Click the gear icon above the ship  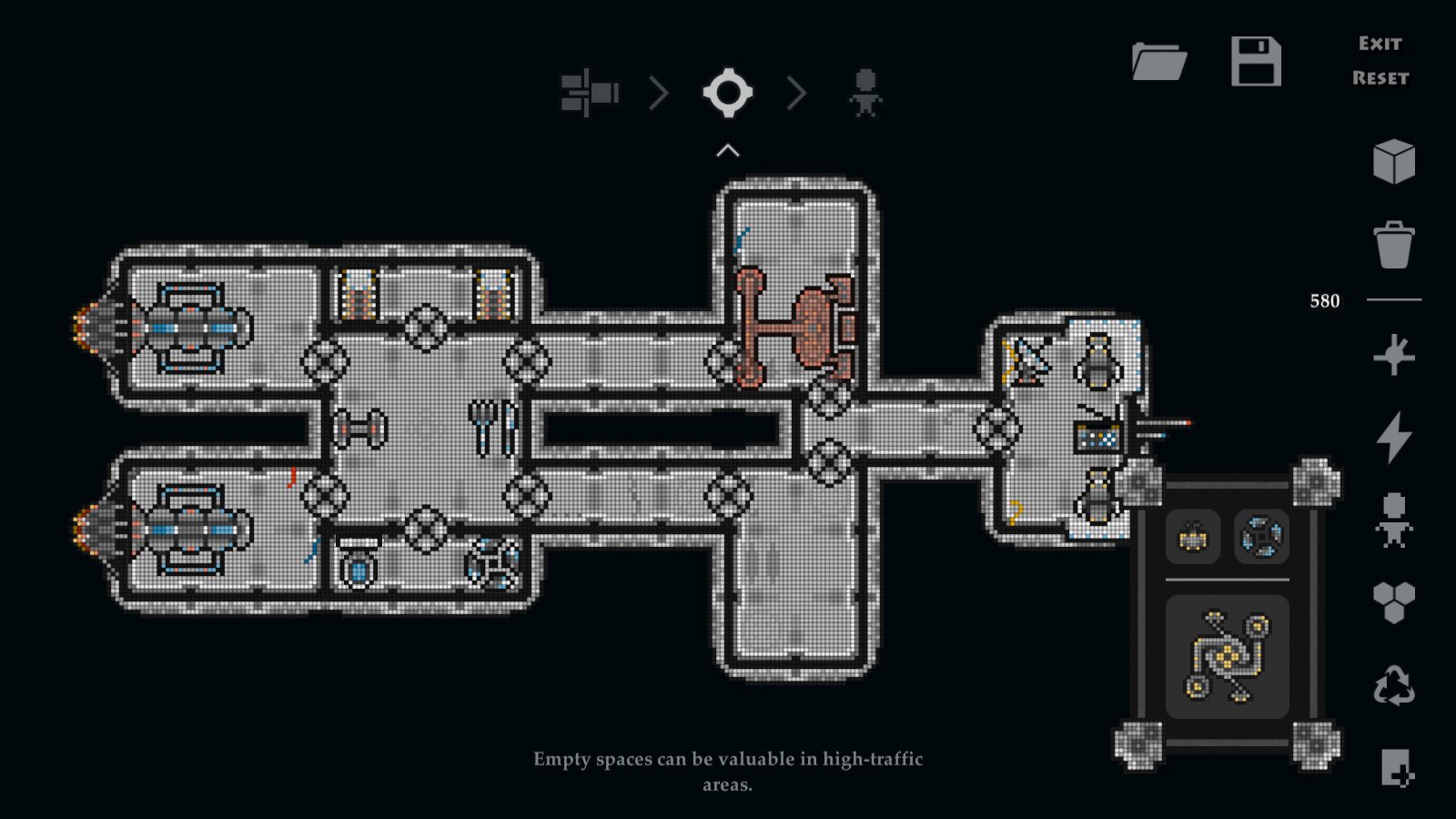coord(726,90)
